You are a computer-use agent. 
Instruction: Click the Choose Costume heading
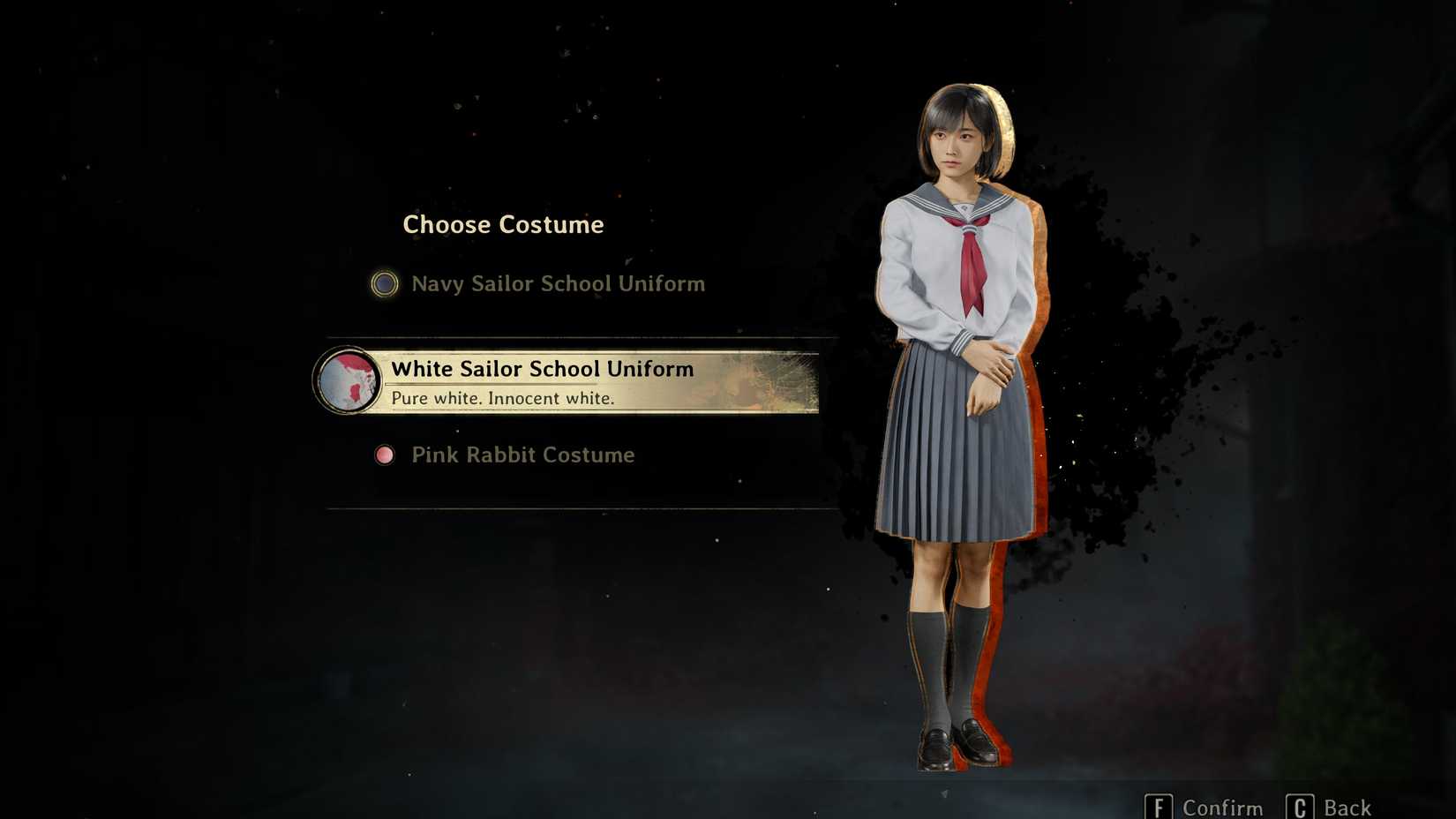(x=503, y=224)
